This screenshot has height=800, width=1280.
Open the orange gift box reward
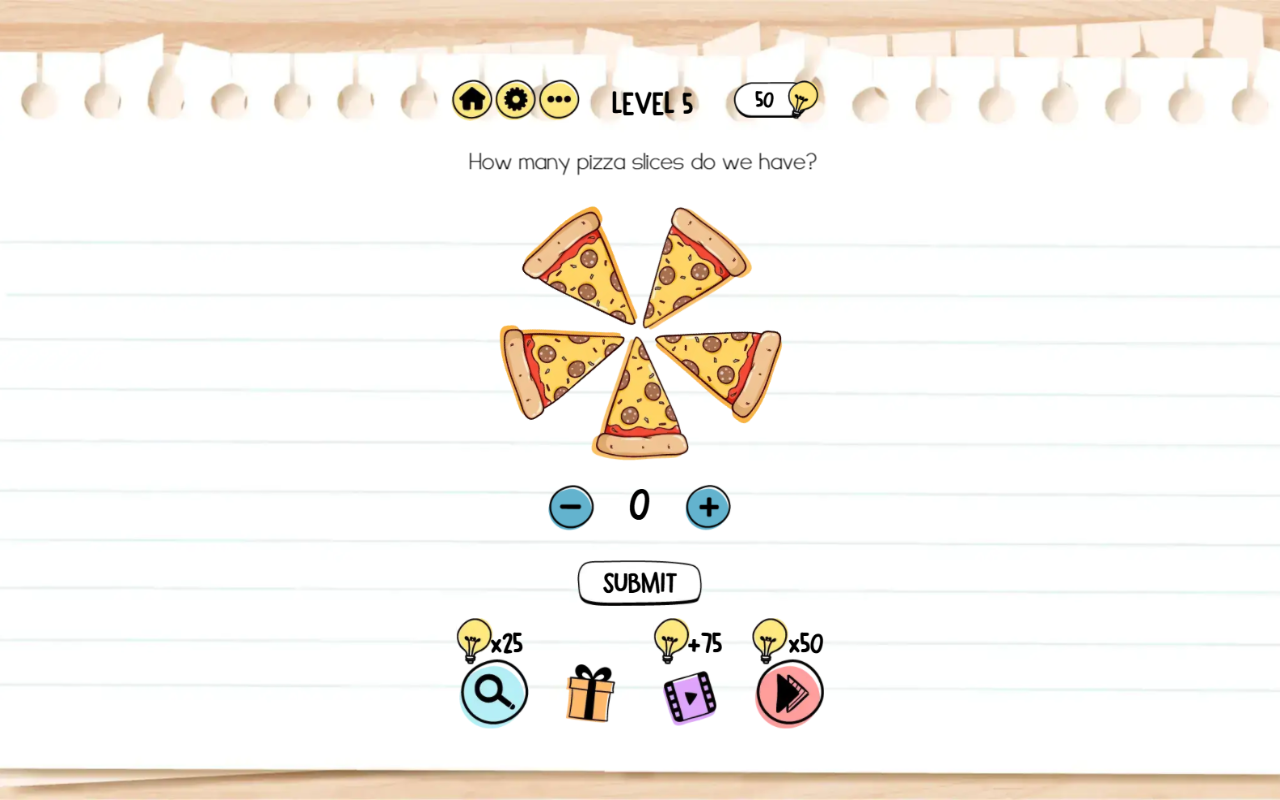pyautogui.click(x=590, y=693)
